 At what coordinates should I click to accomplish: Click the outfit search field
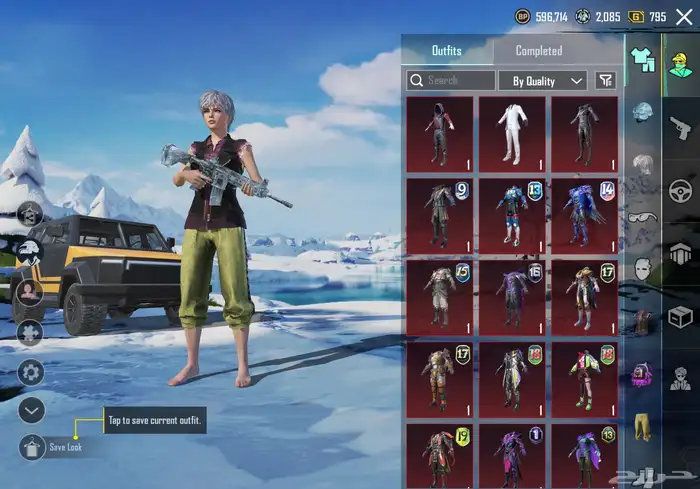click(451, 80)
